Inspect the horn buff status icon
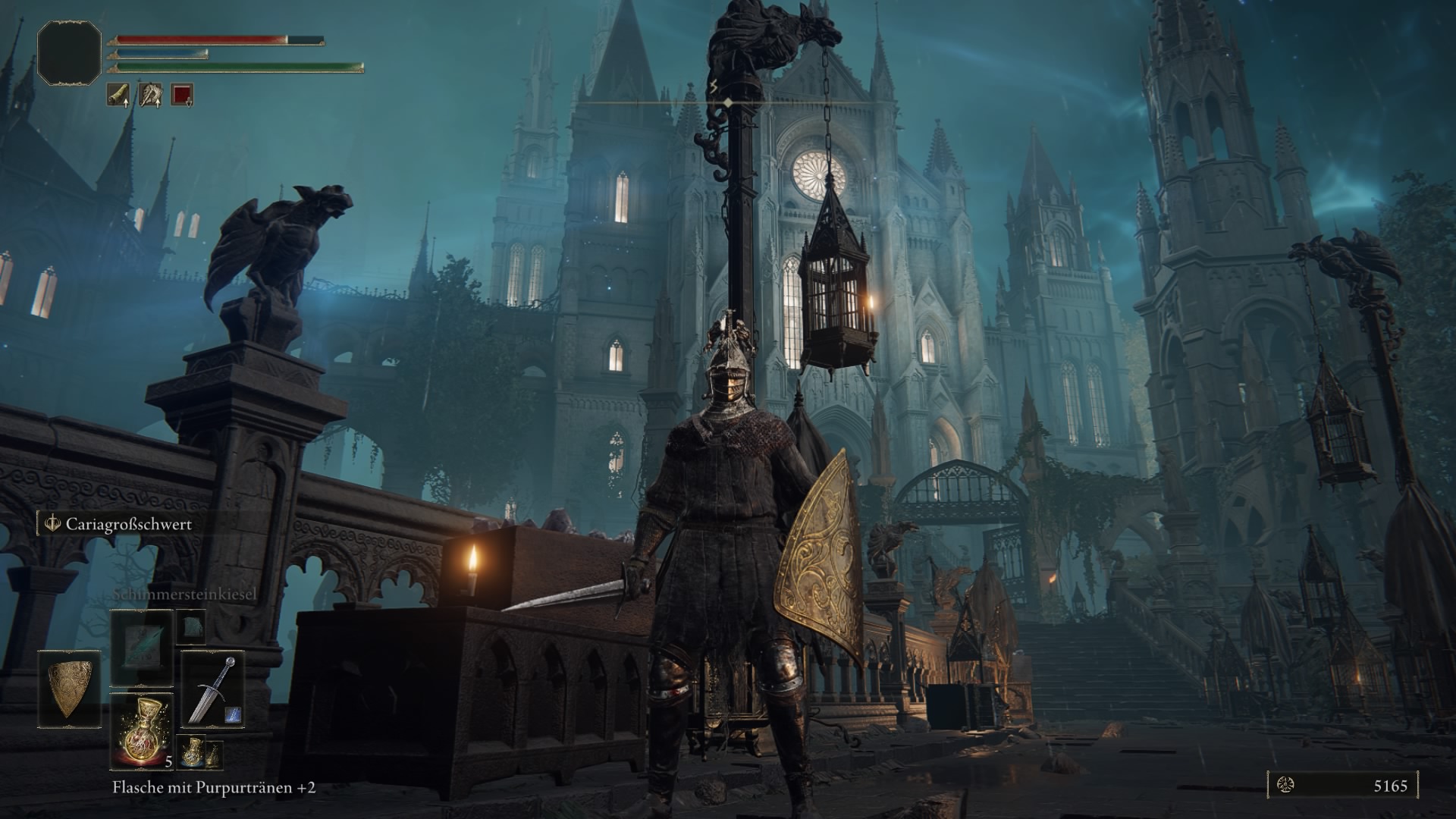1456x819 pixels. (x=118, y=94)
